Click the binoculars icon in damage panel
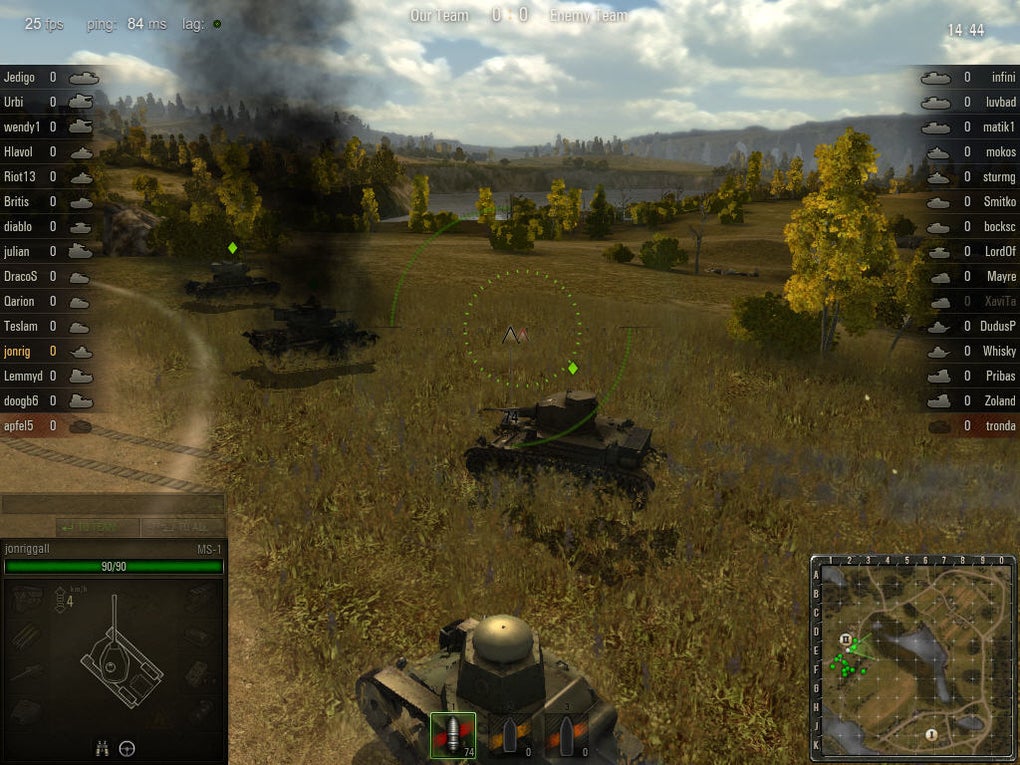The height and width of the screenshot is (765, 1020). (x=102, y=748)
